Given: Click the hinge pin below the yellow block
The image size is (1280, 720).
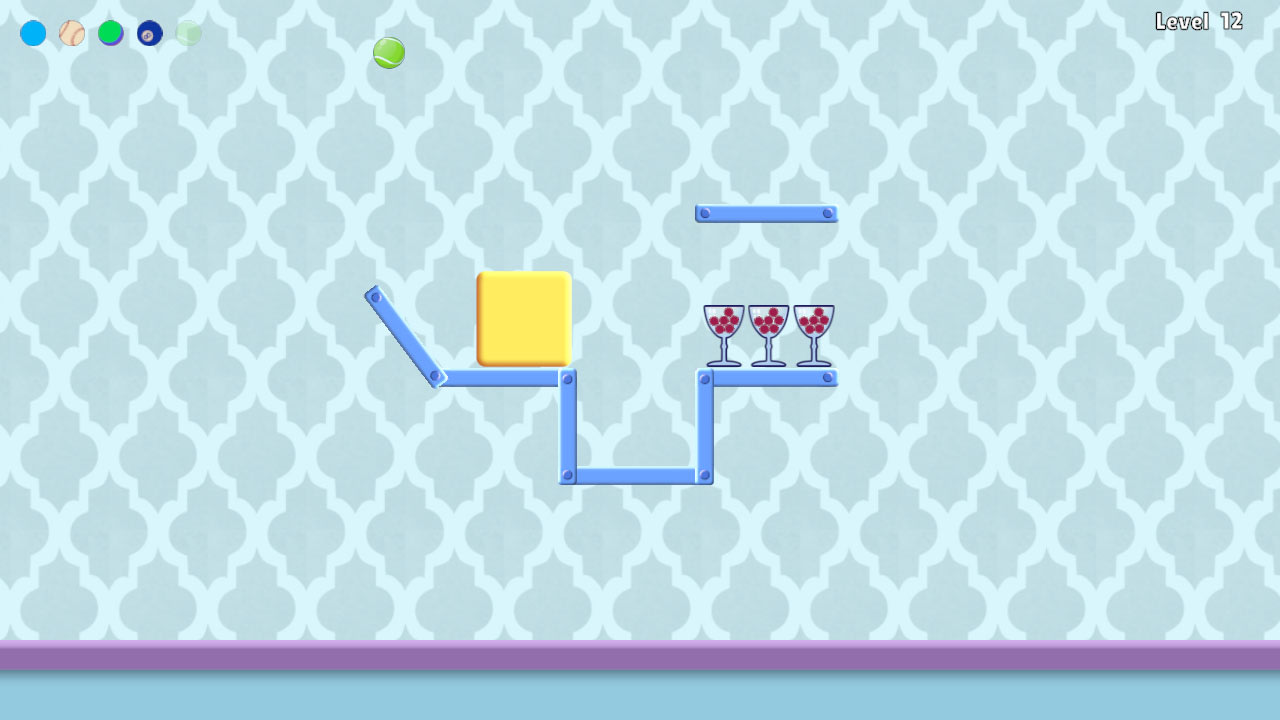Looking at the screenshot, I should point(570,378).
